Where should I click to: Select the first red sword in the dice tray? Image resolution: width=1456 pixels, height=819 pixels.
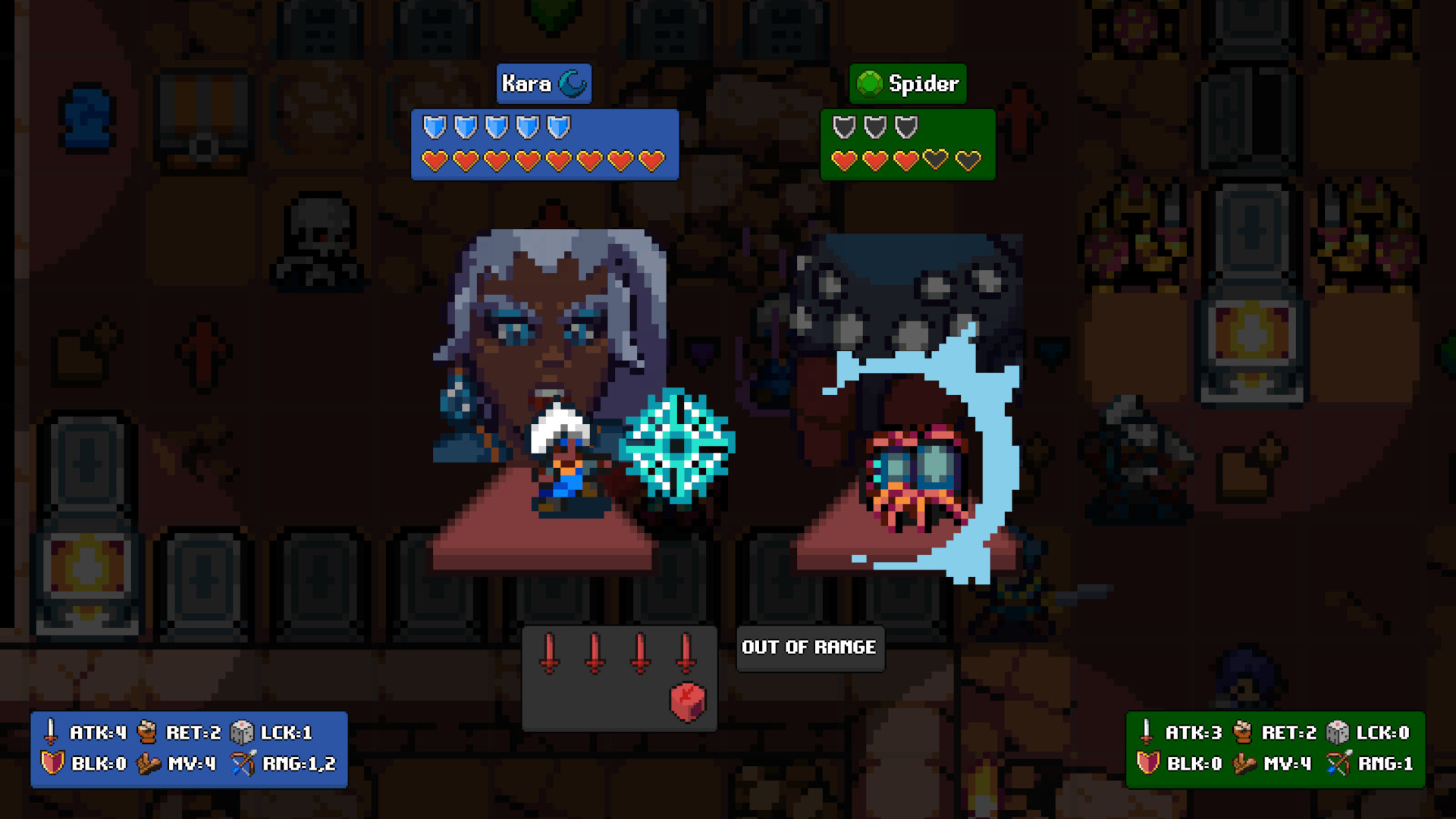click(x=548, y=652)
